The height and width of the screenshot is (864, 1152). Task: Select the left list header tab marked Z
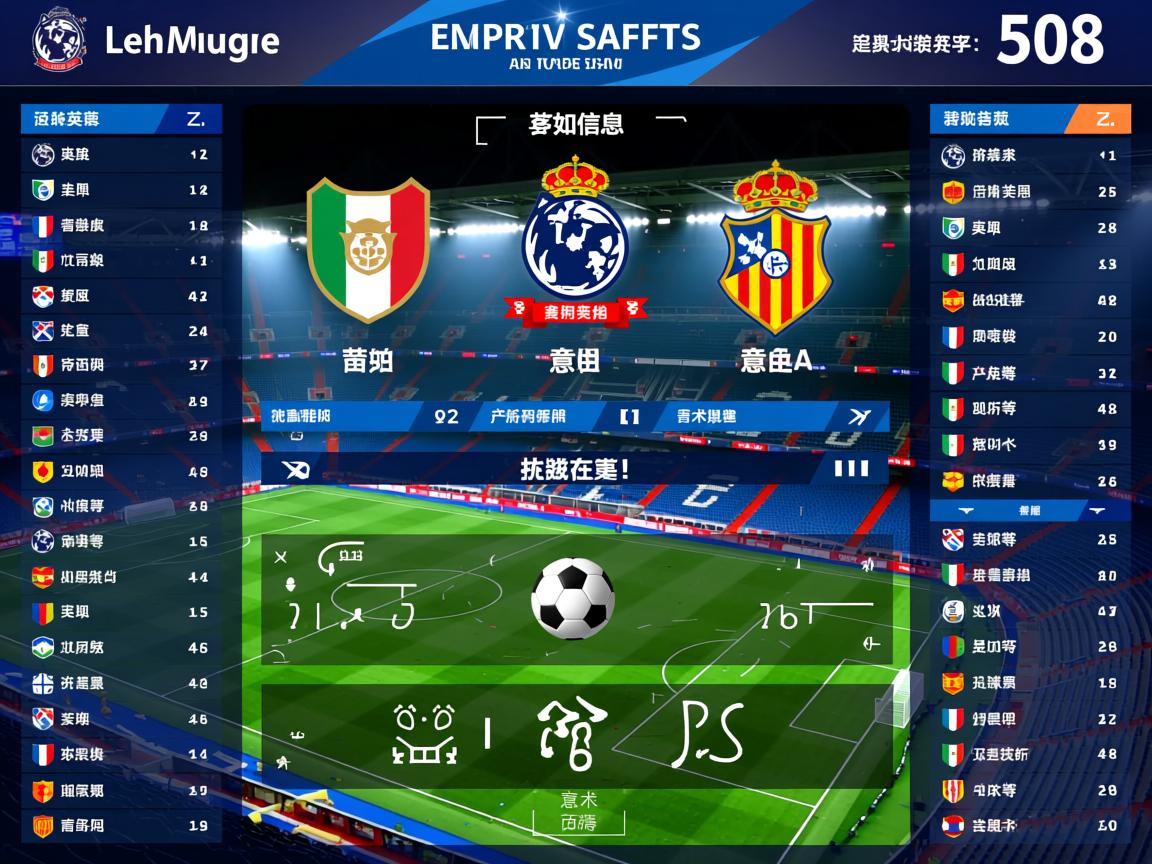click(x=195, y=119)
